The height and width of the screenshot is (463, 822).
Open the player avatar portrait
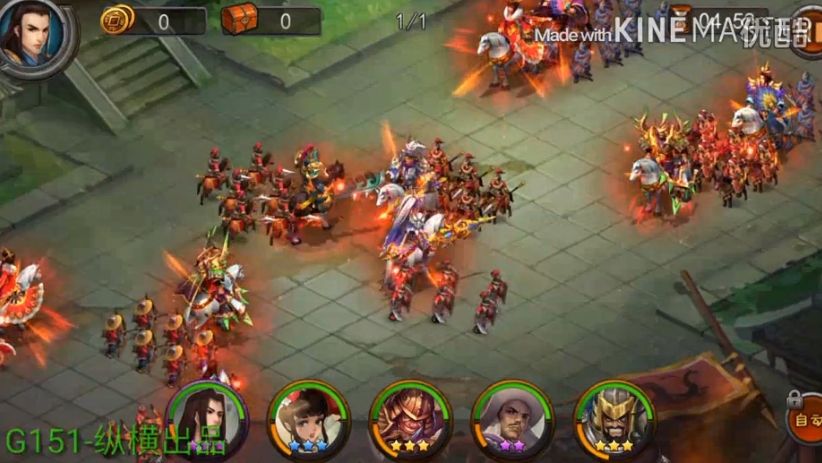34,36
